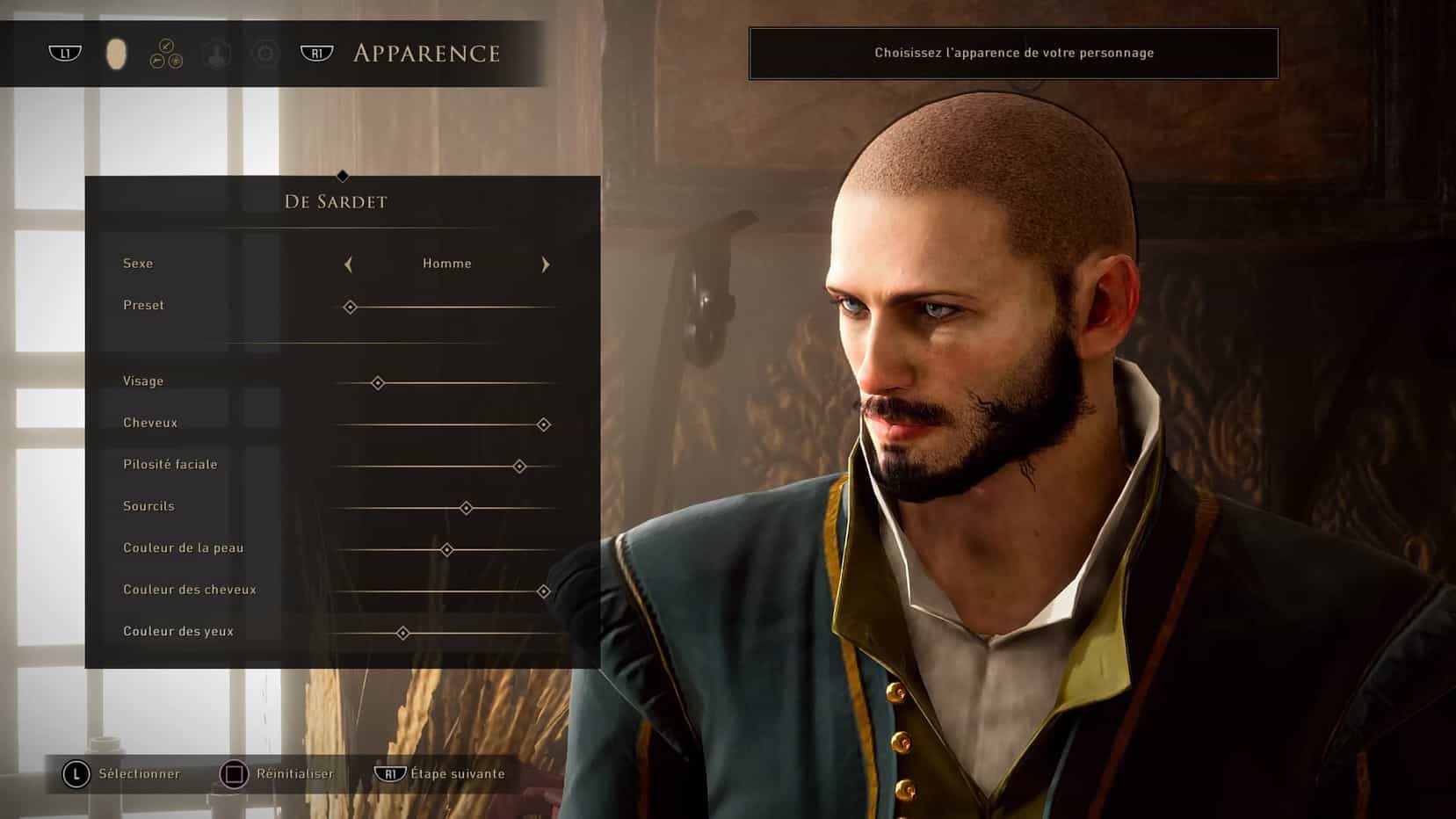Select the face-shaped Appearance tab
This screenshot has width=1456, height=819.
click(x=116, y=54)
